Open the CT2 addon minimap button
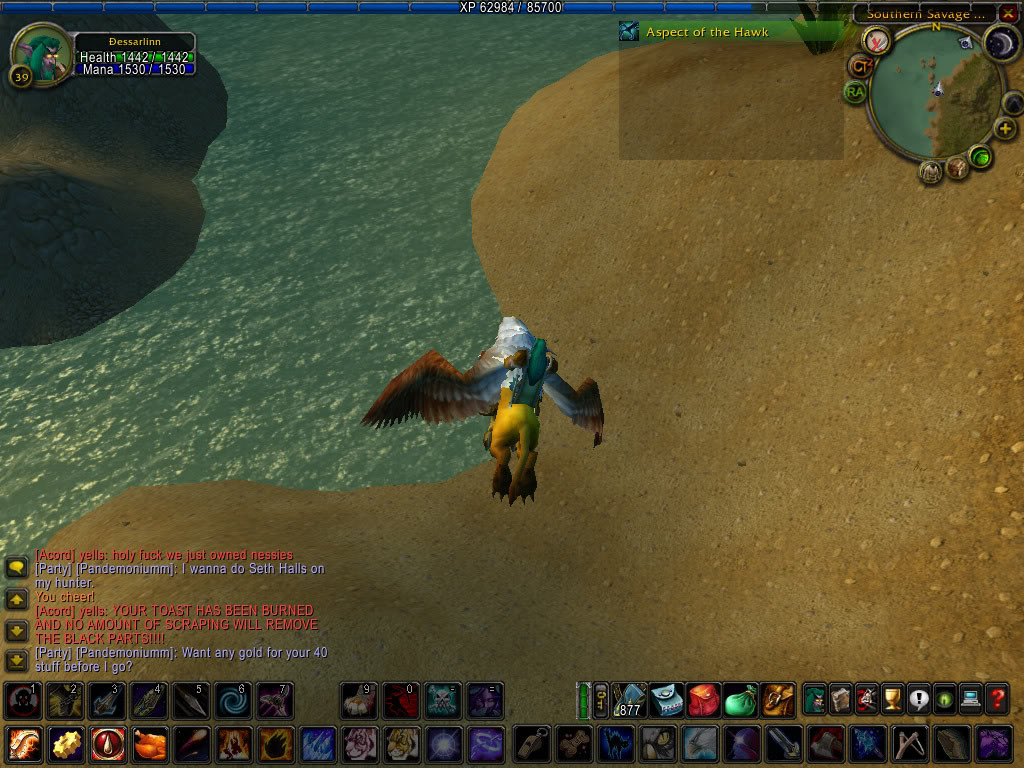The image size is (1024, 768). click(859, 66)
